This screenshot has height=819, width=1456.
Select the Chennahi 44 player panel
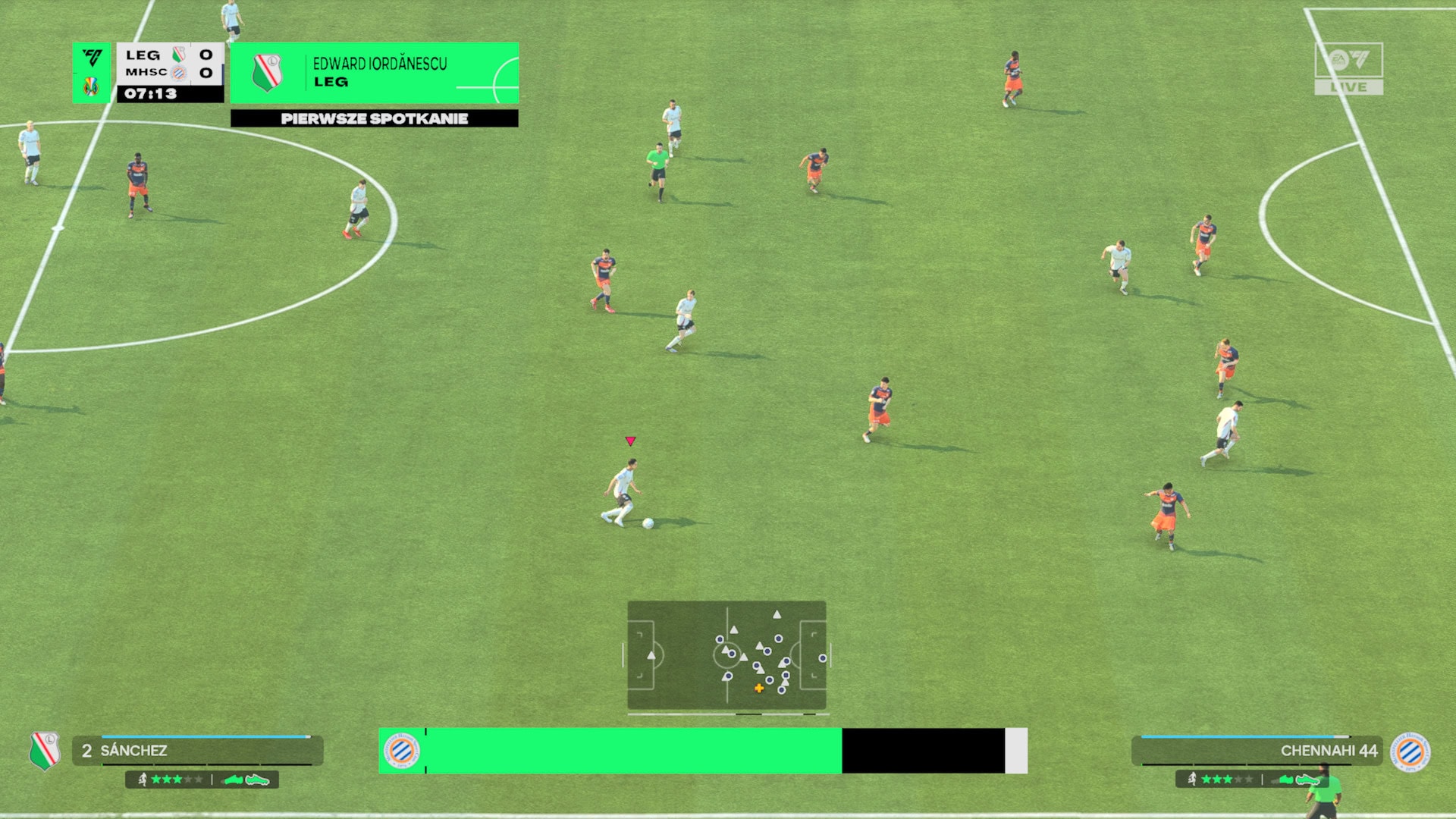click(x=1257, y=751)
